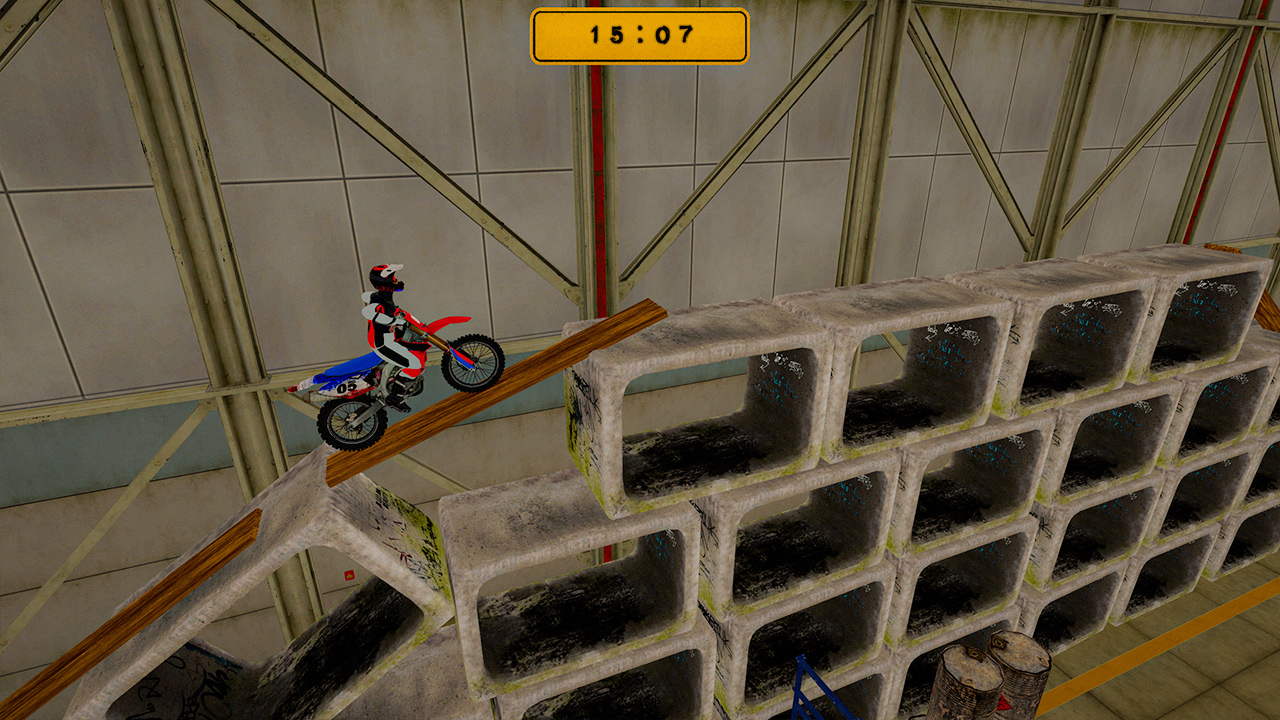The image size is (1280, 720).
Task: Select the red warning triangle on the barrel
Action: click(1002, 703)
